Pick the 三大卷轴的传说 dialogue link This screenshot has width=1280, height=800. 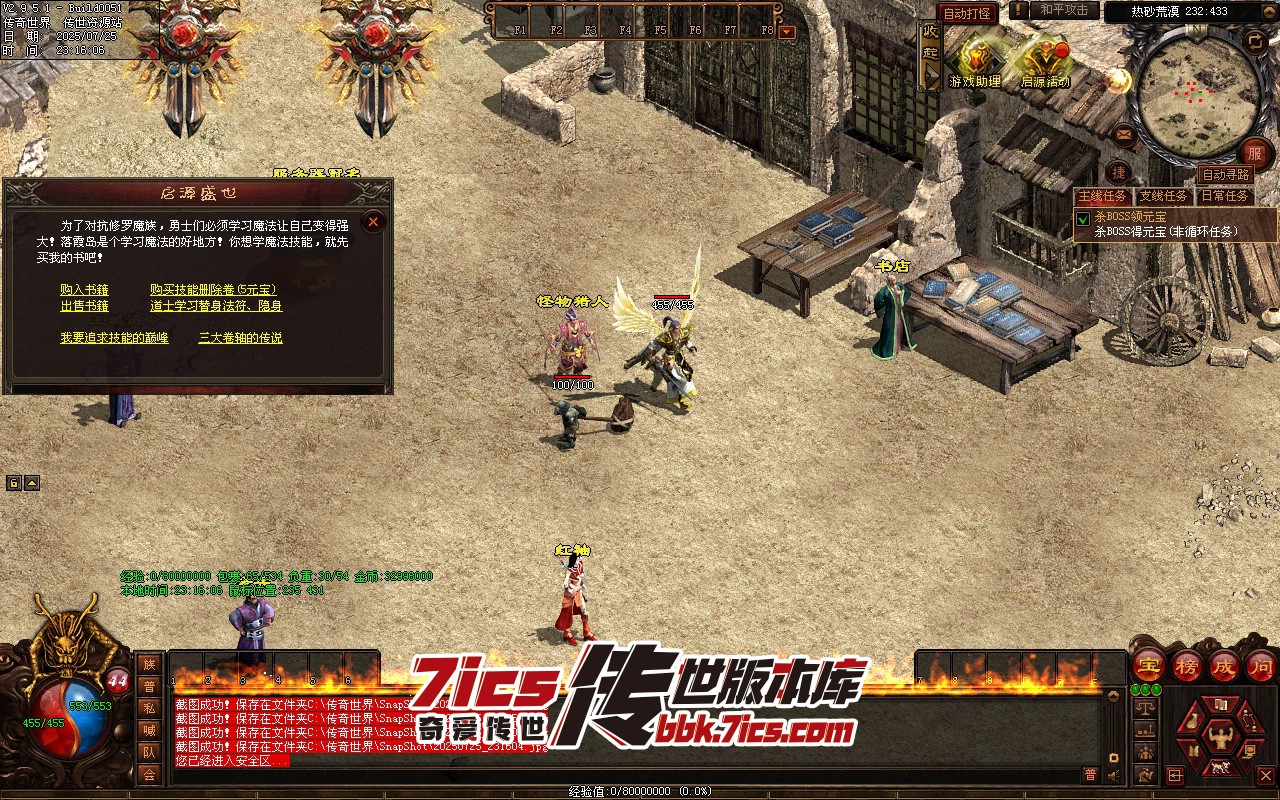tap(240, 338)
